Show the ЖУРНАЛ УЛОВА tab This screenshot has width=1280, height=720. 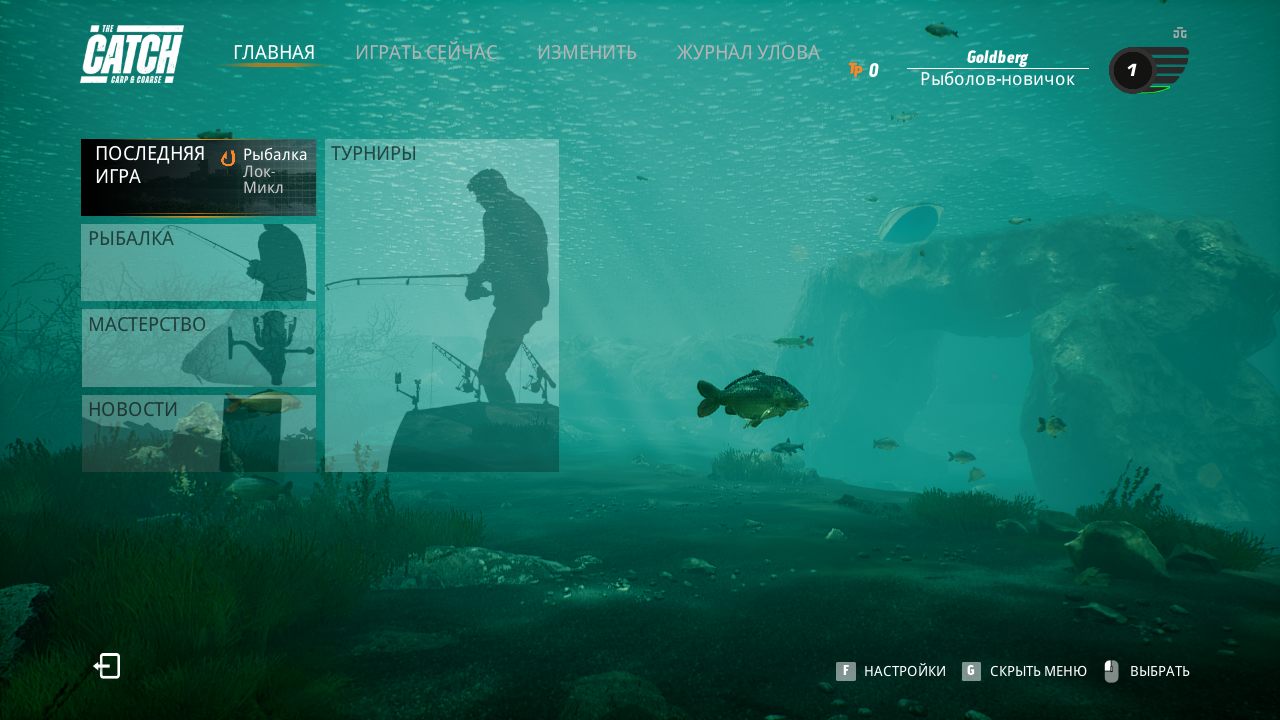[748, 52]
